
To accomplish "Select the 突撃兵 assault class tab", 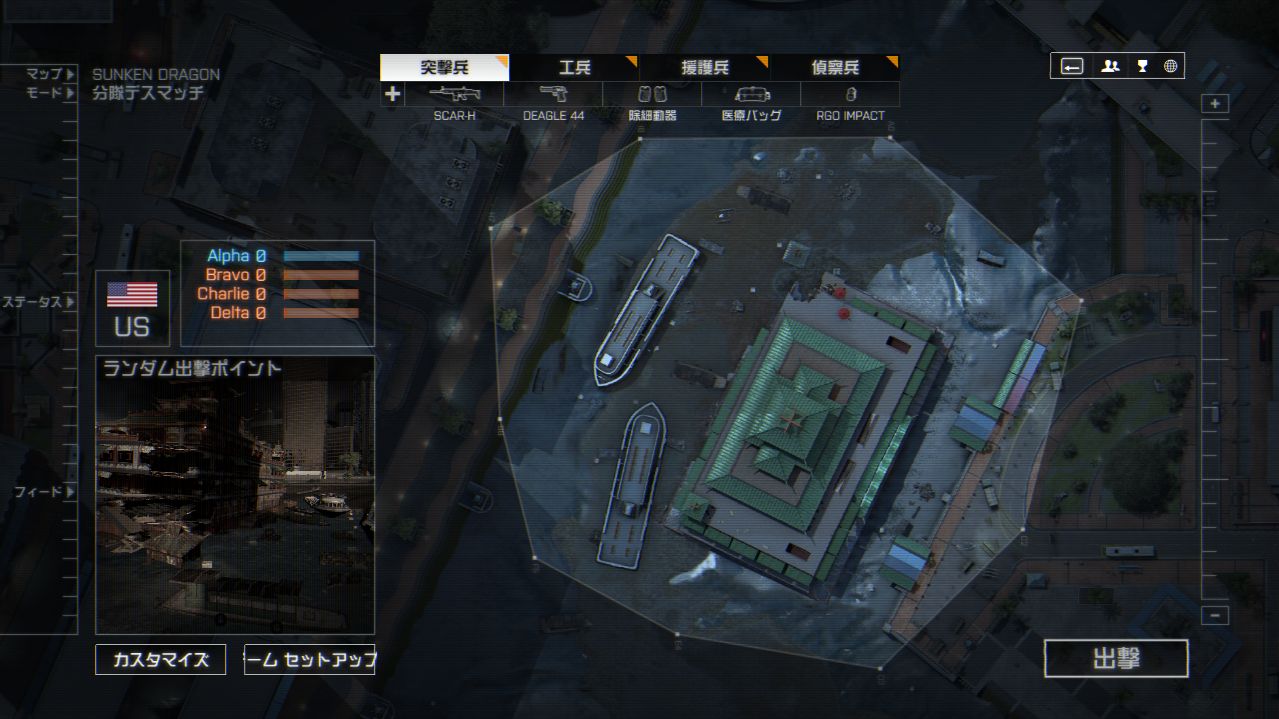I will [444, 68].
